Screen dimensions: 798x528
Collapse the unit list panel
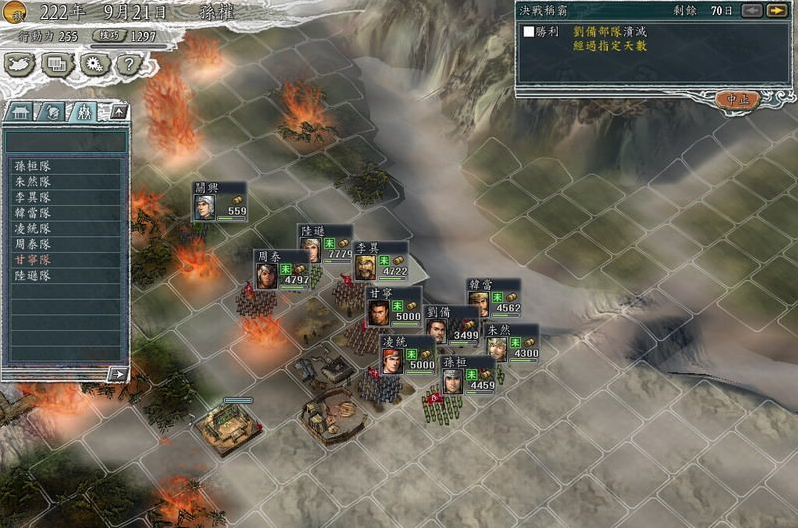[117, 111]
